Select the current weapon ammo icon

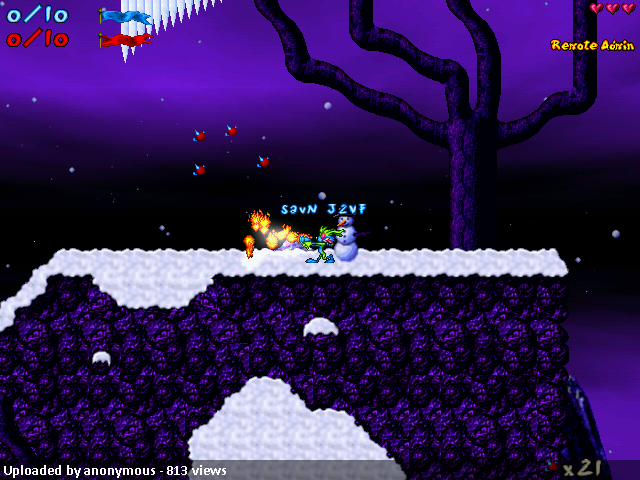click(x=551, y=466)
